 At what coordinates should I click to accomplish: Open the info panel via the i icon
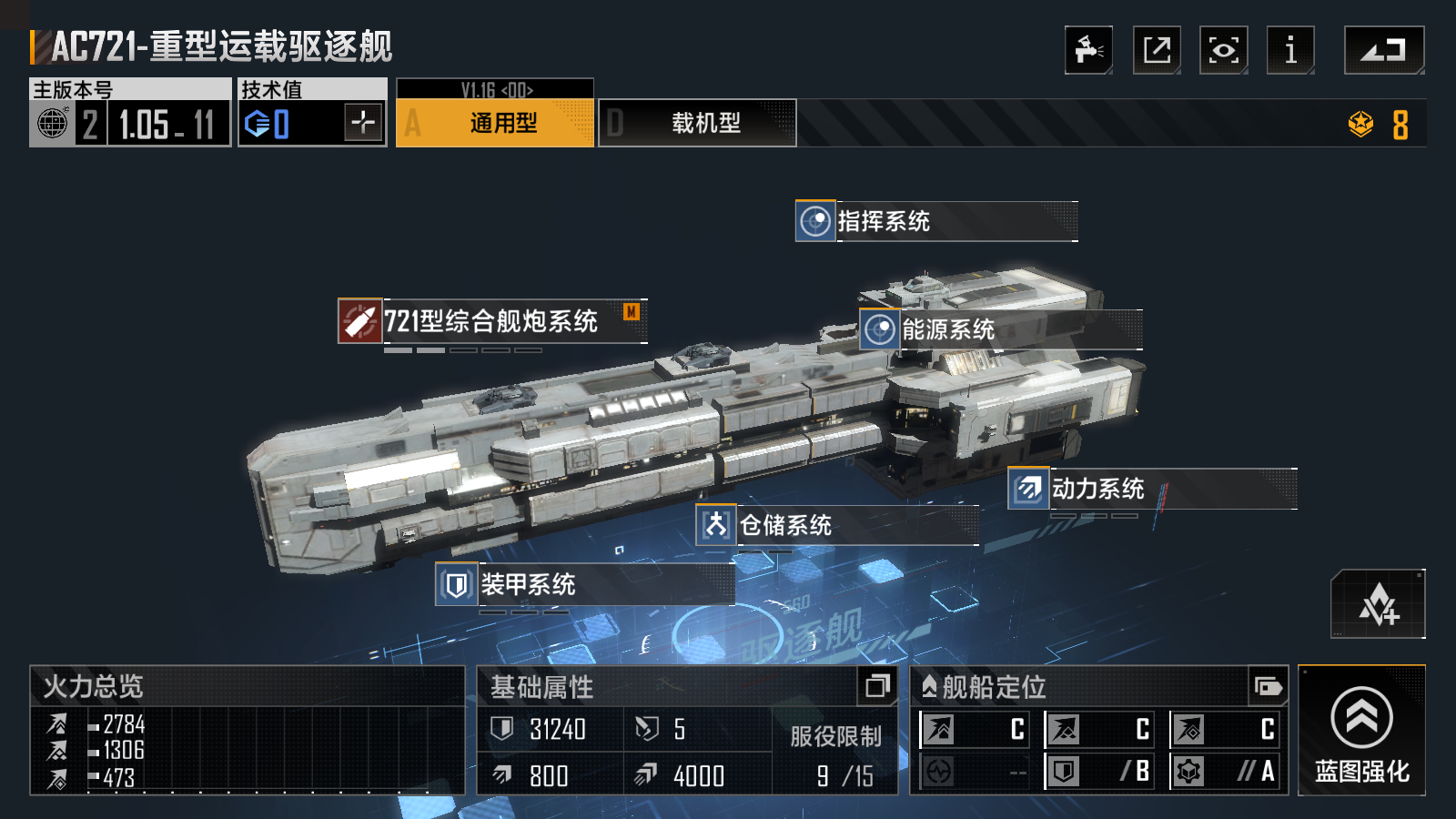tap(1289, 50)
